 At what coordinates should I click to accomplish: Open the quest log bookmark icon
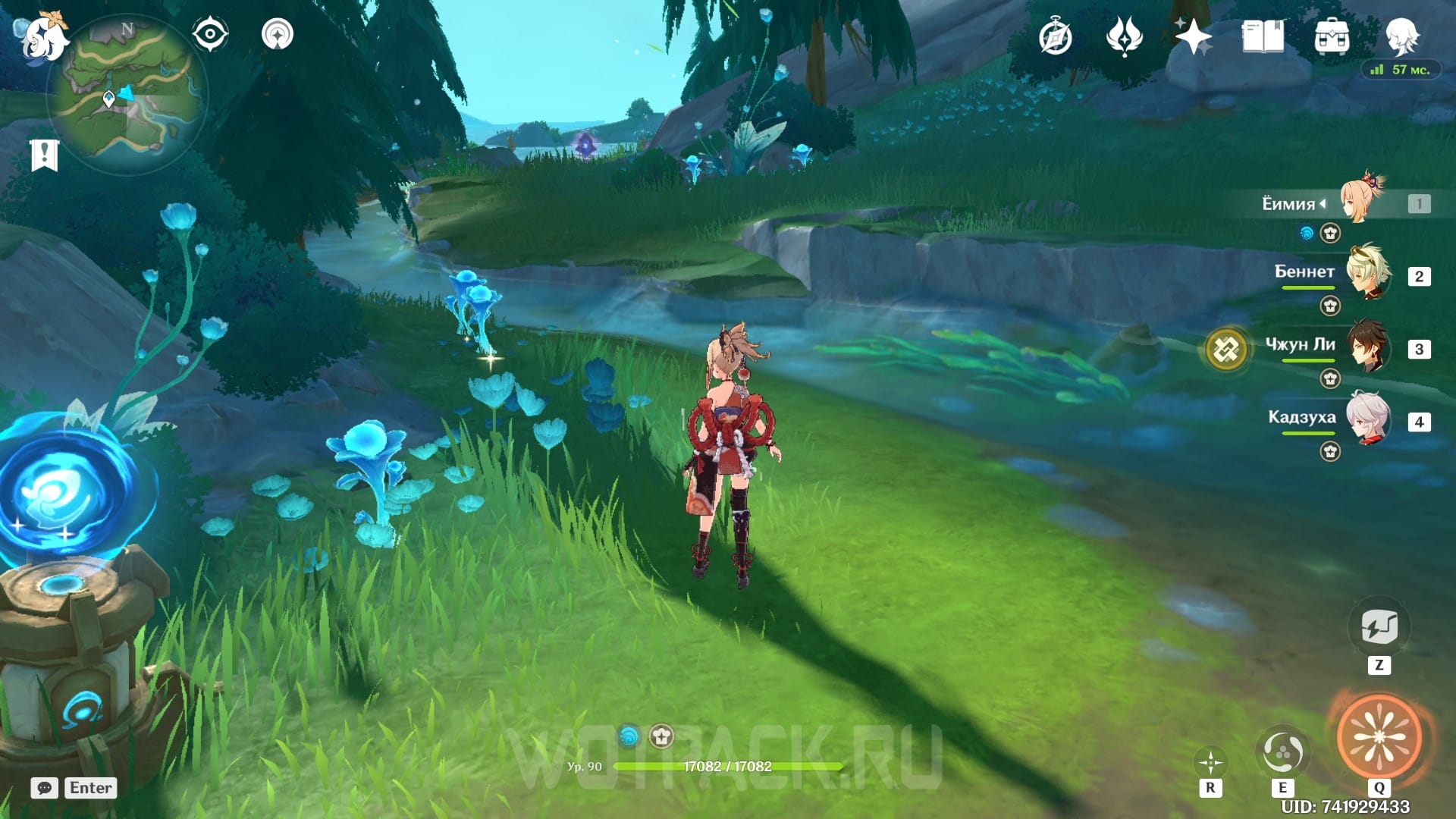(45, 155)
